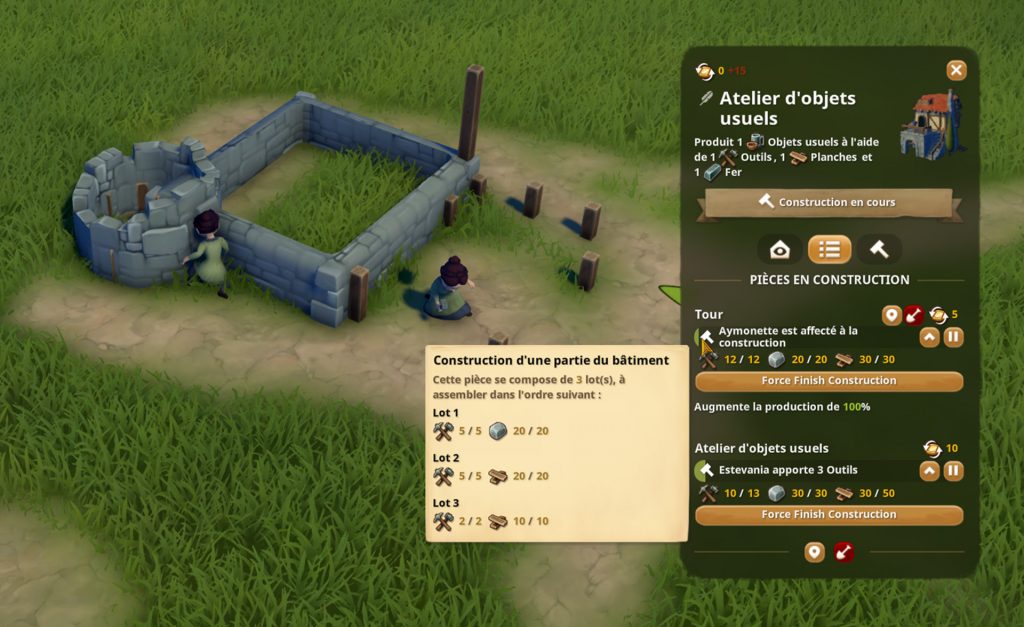The width and height of the screenshot is (1024, 627).
Task: Raise priority of Atelier d'objets usuels piece
Action: pos(929,470)
